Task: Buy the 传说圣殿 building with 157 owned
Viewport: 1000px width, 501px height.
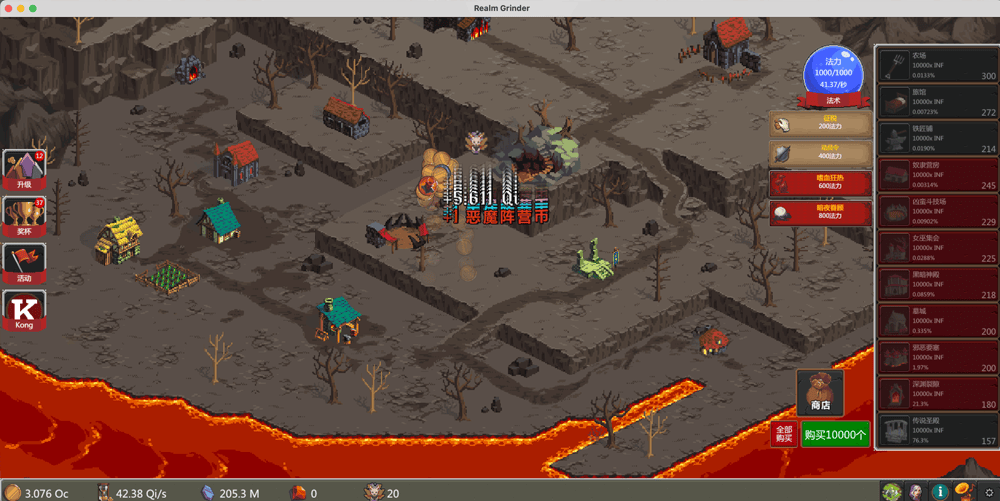Action: 937,431
